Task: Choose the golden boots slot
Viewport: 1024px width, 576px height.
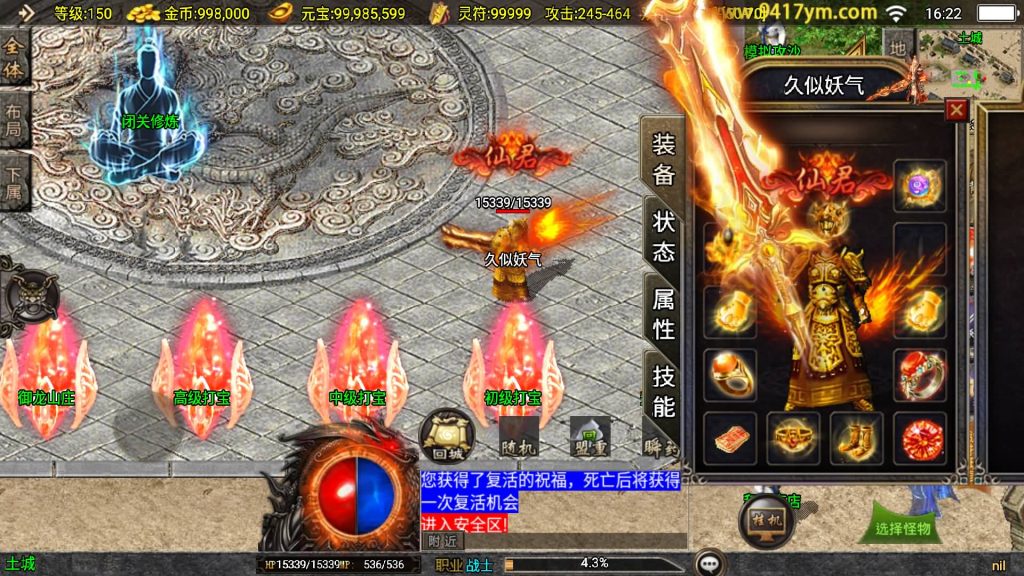Action: pyautogui.click(x=856, y=437)
